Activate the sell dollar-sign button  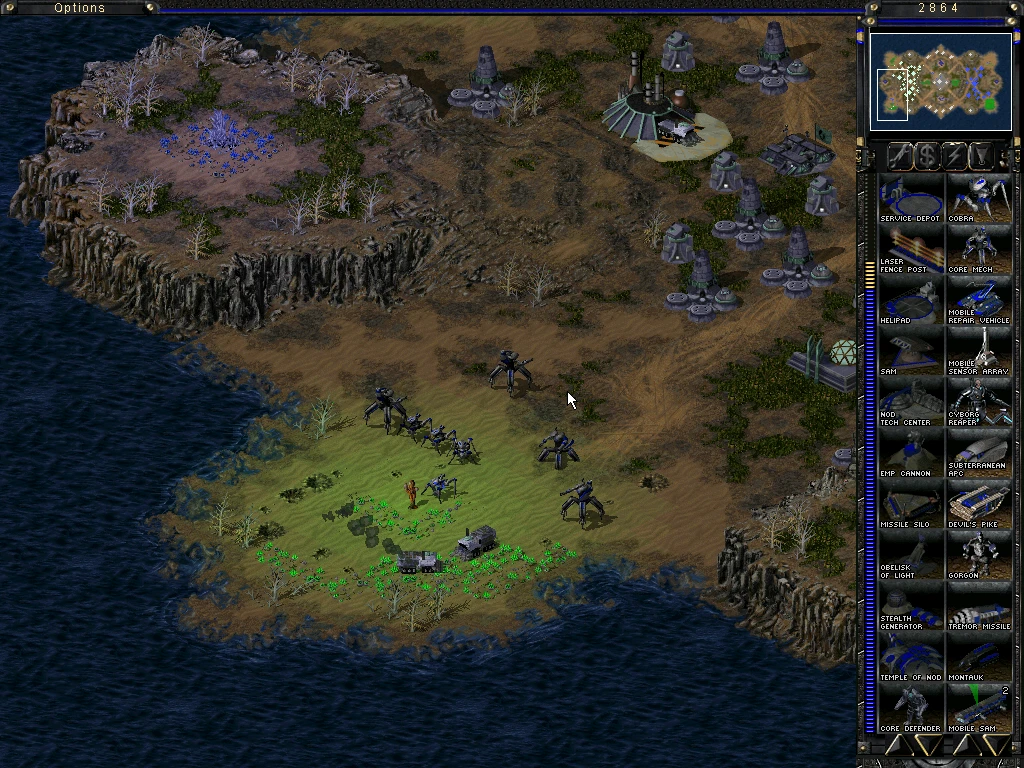(928, 155)
